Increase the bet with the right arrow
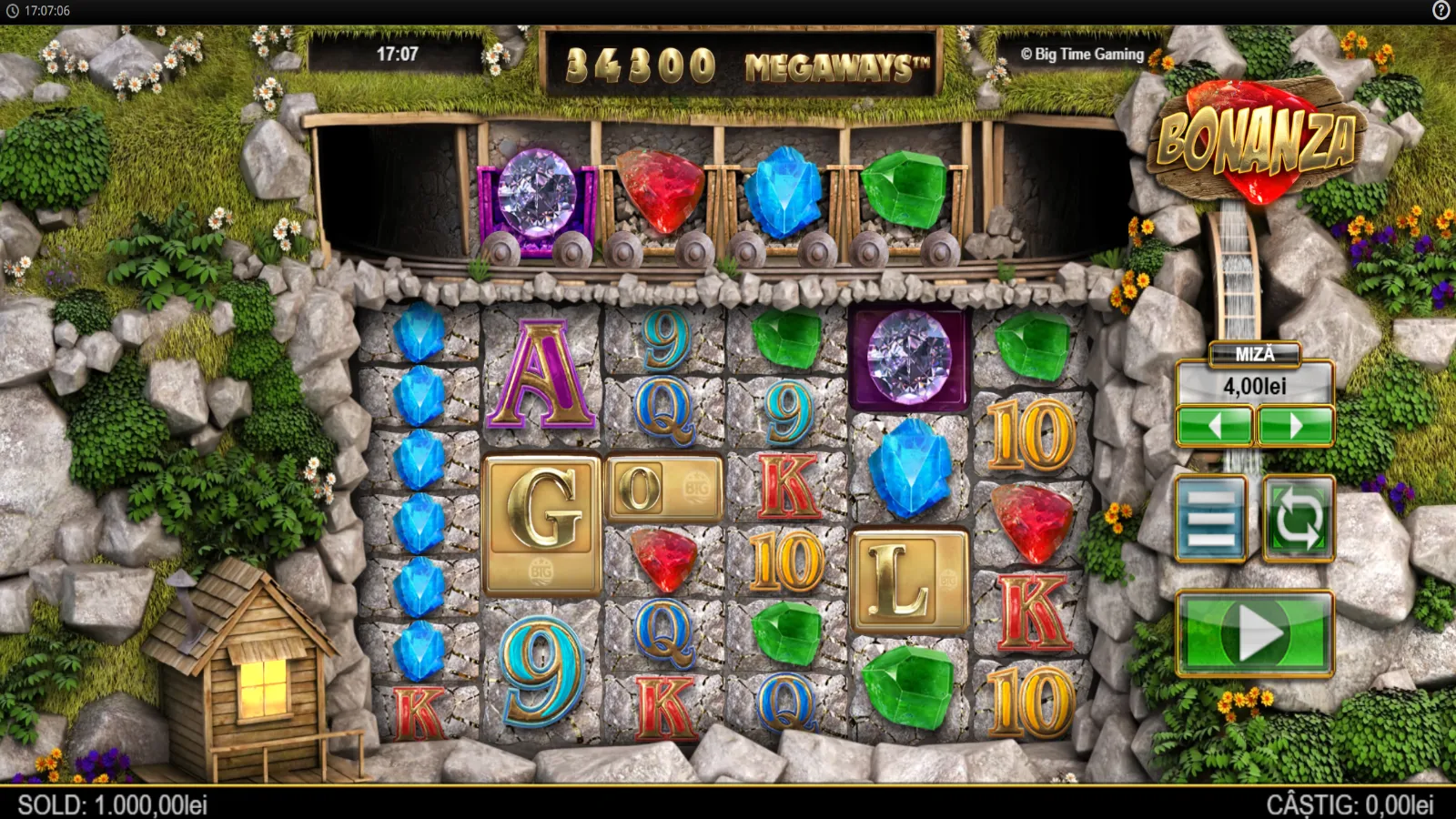This screenshot has width=1456, height=819. click(x=1295, y=425)
